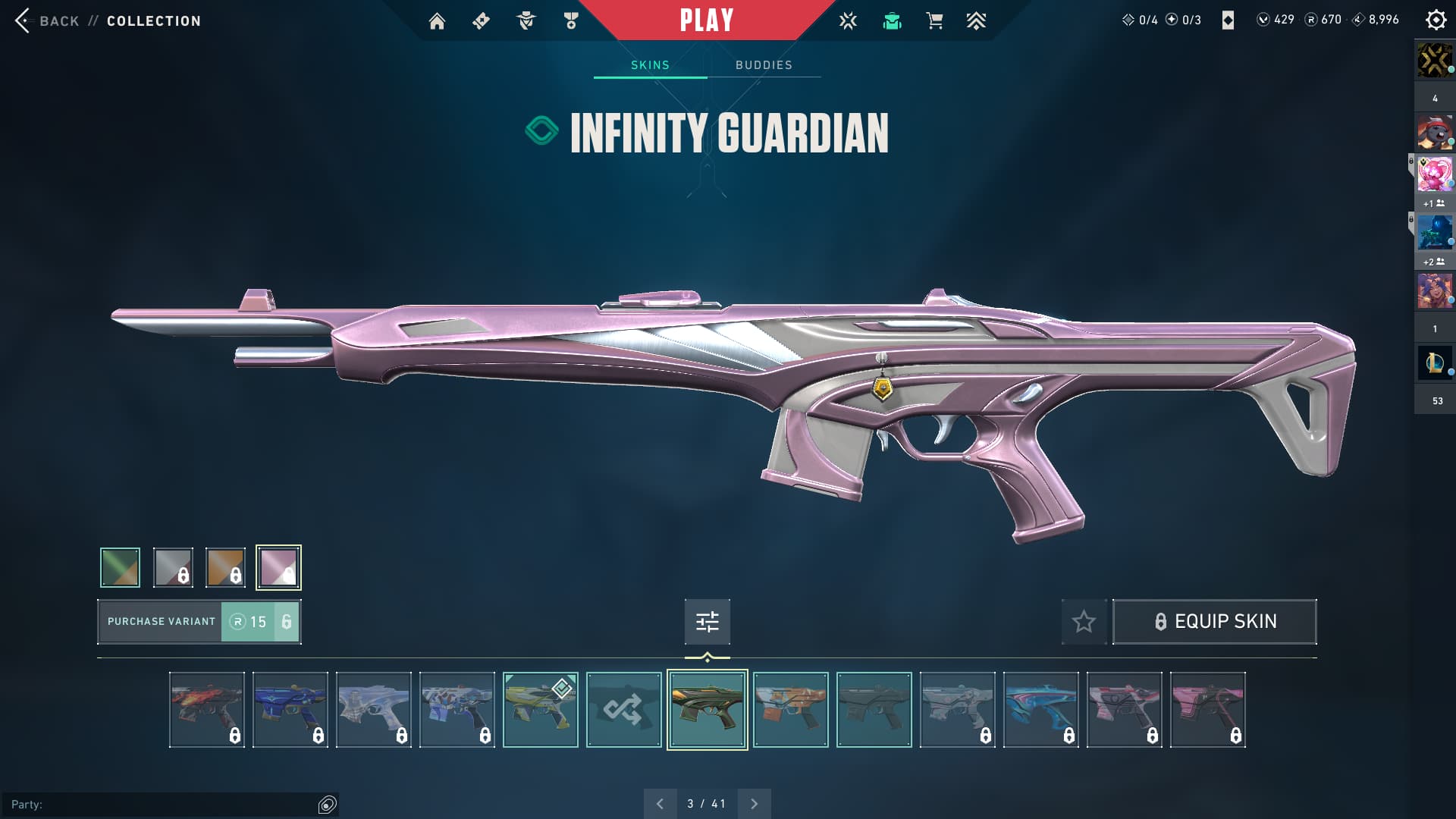Select the Skins tab
The image size is (1456, 819).
650,65
